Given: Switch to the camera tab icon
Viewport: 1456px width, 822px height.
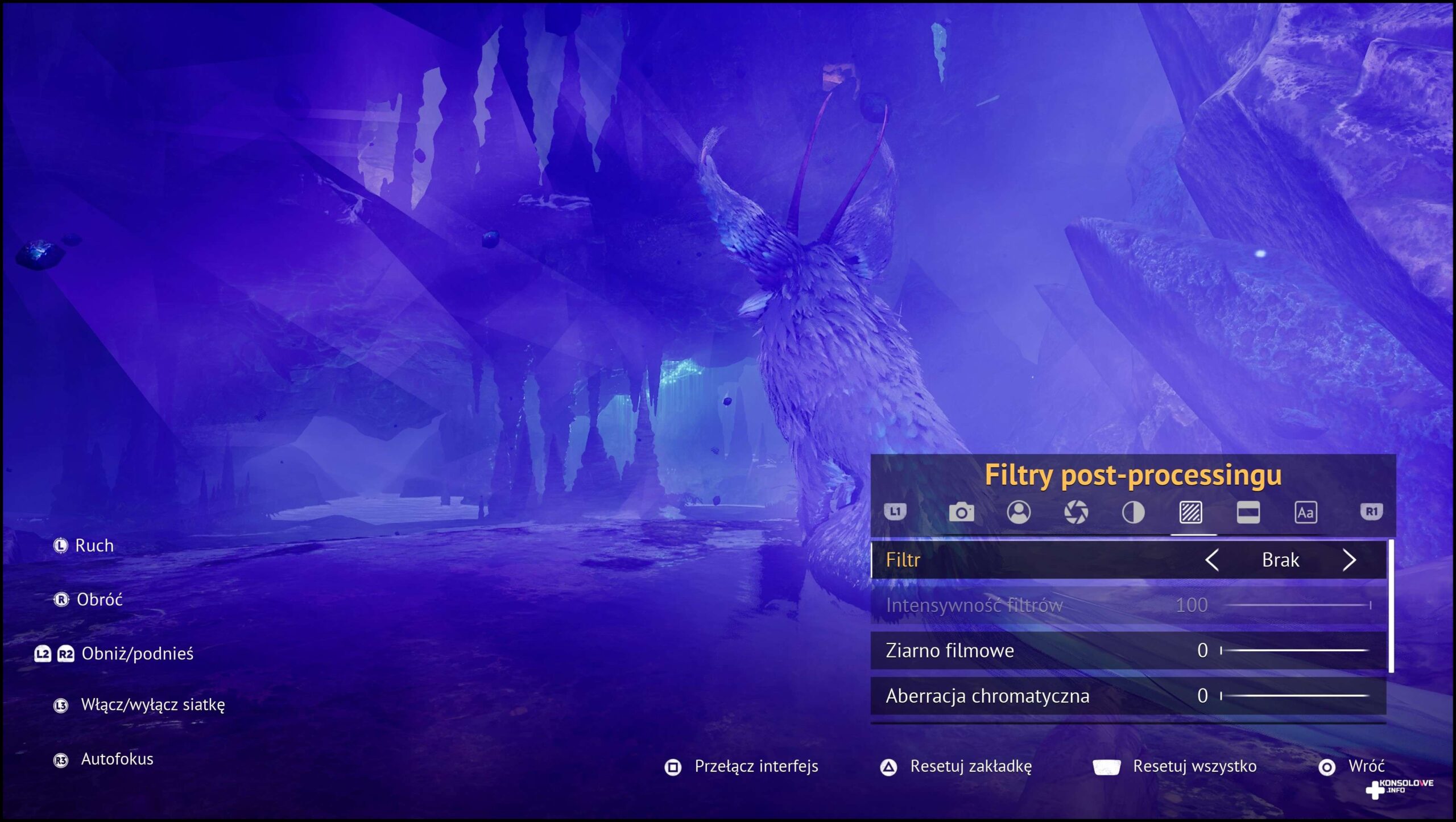Looking at the screenshot, I should pyautogui.click(x=961, y=513).
